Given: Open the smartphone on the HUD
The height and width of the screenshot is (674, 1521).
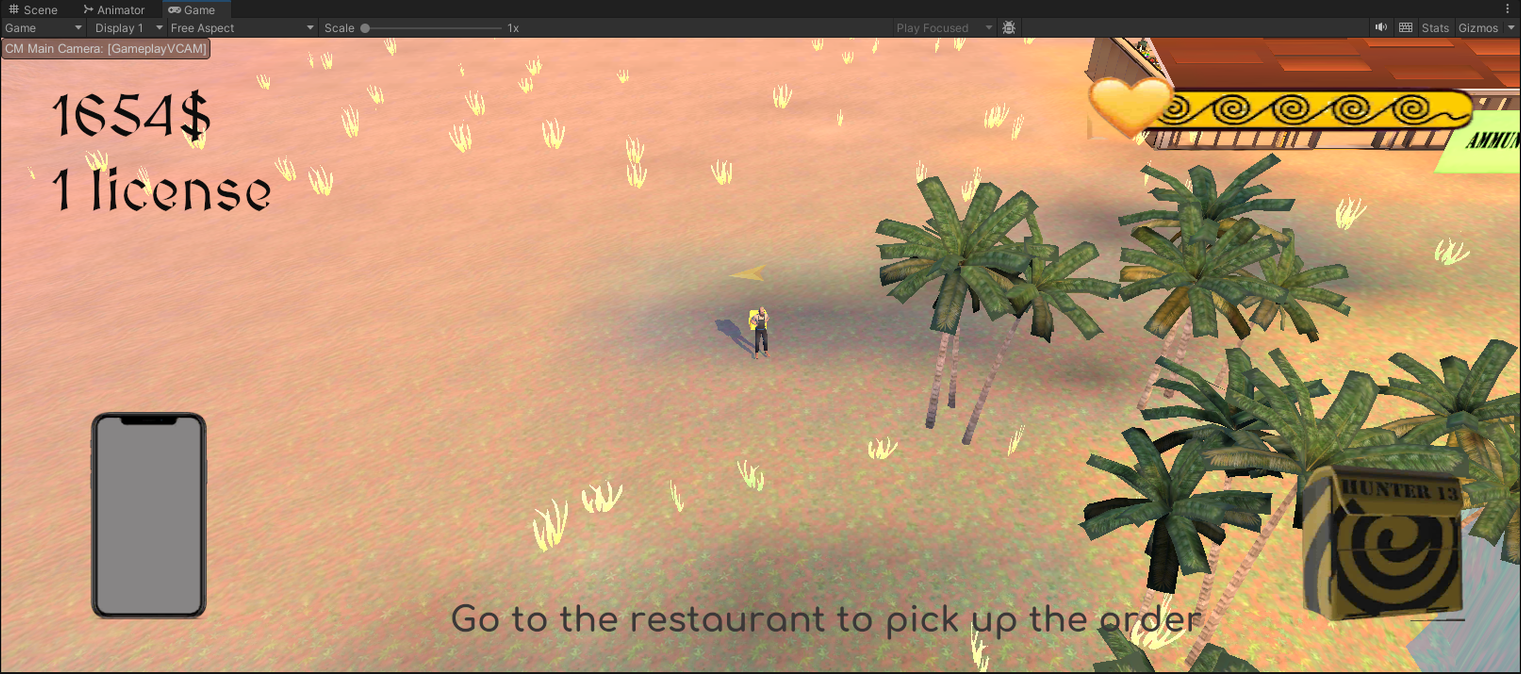Looking at the screenshot, I should (x=149, y=515).
